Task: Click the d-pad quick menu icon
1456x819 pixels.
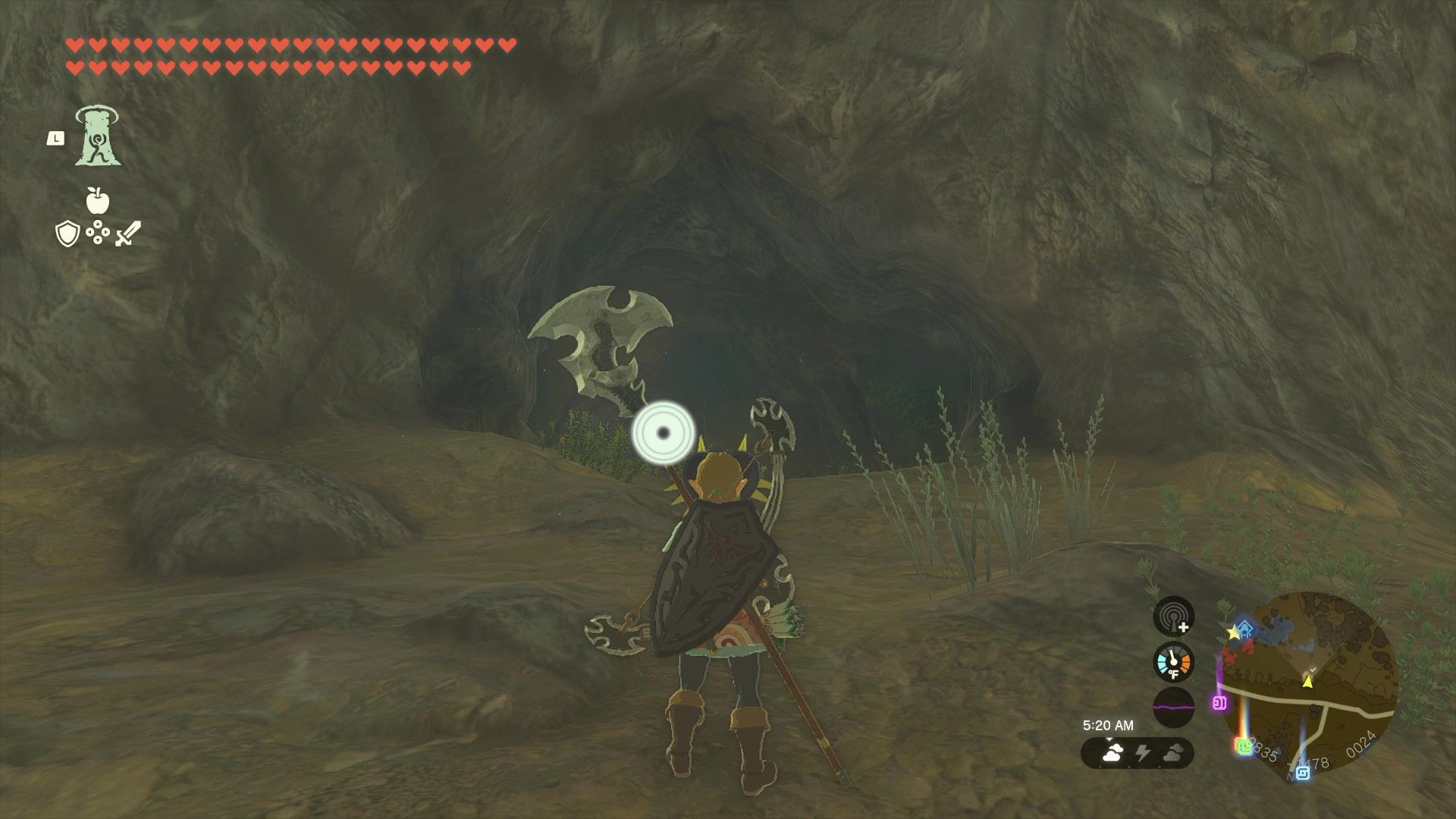Action: tap(98, 231)
